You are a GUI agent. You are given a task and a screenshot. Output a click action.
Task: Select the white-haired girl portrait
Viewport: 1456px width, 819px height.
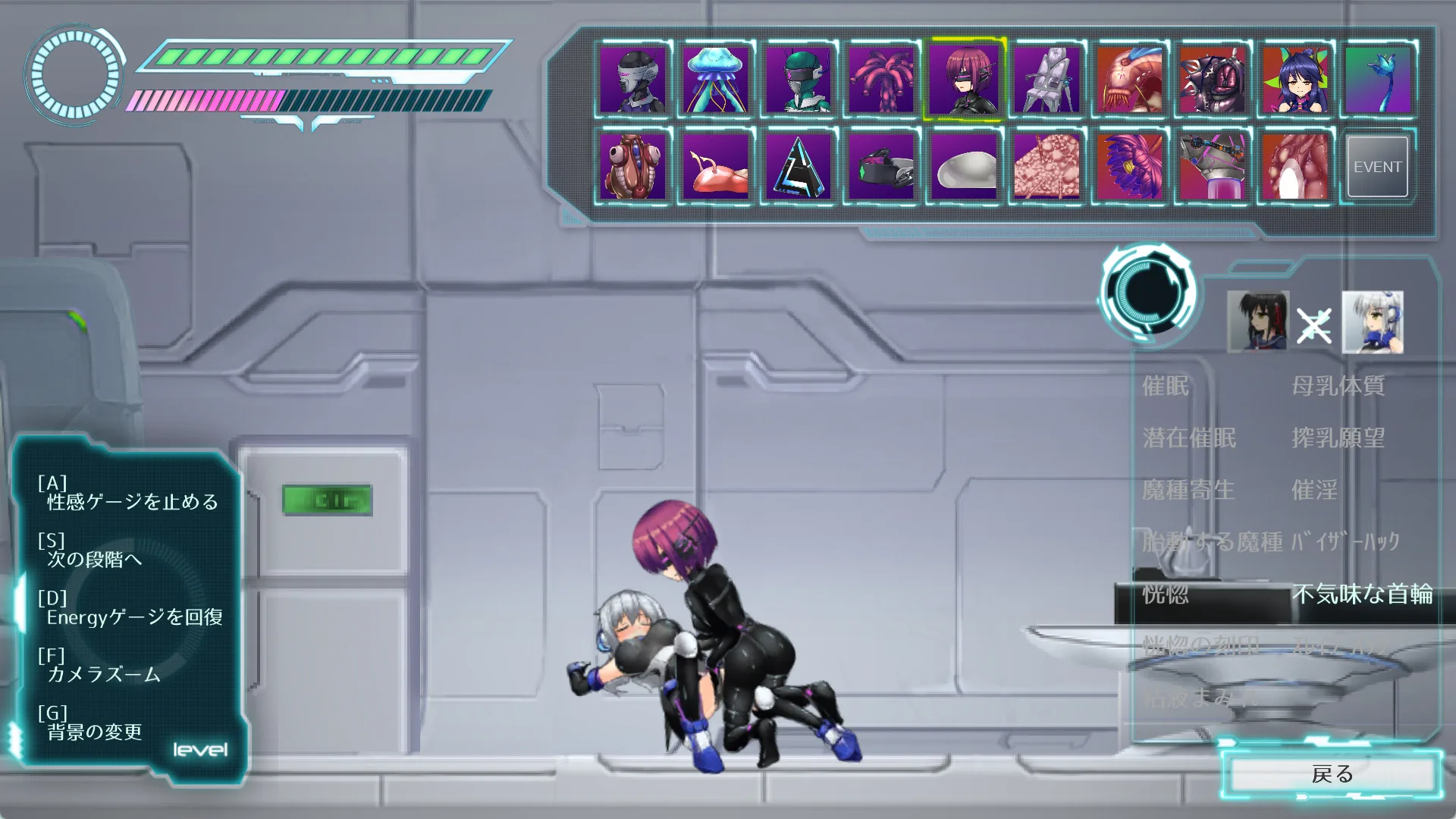[x=1373, y=322]
